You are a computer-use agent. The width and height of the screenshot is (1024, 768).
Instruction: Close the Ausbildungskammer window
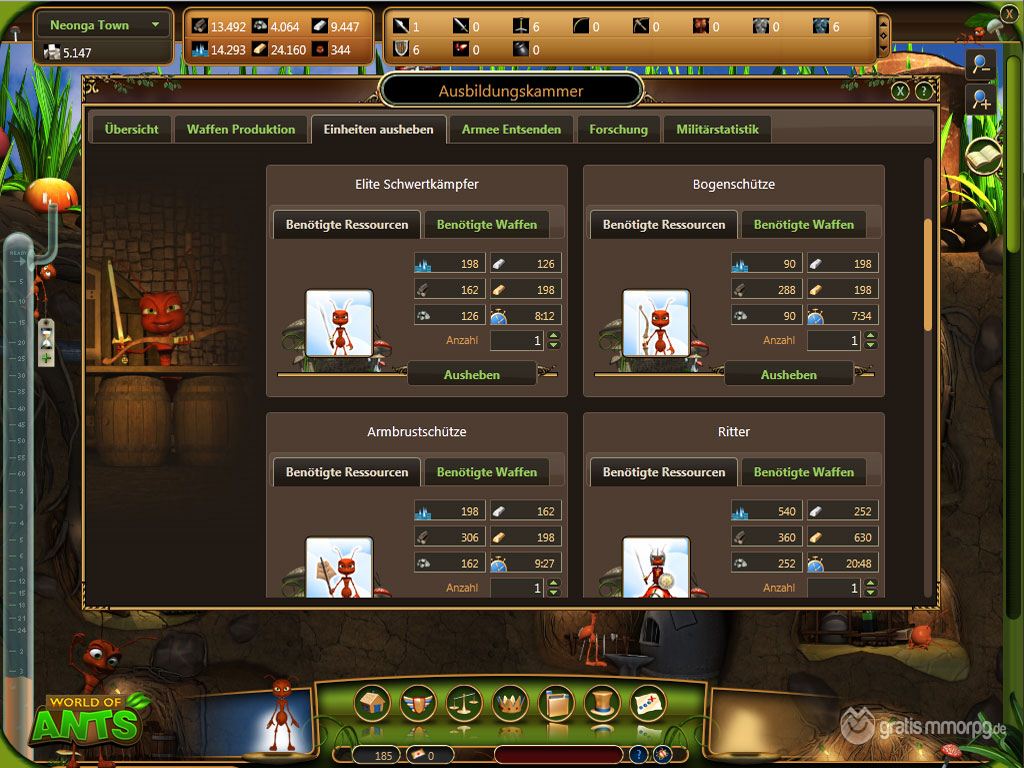tap(900, 91)
